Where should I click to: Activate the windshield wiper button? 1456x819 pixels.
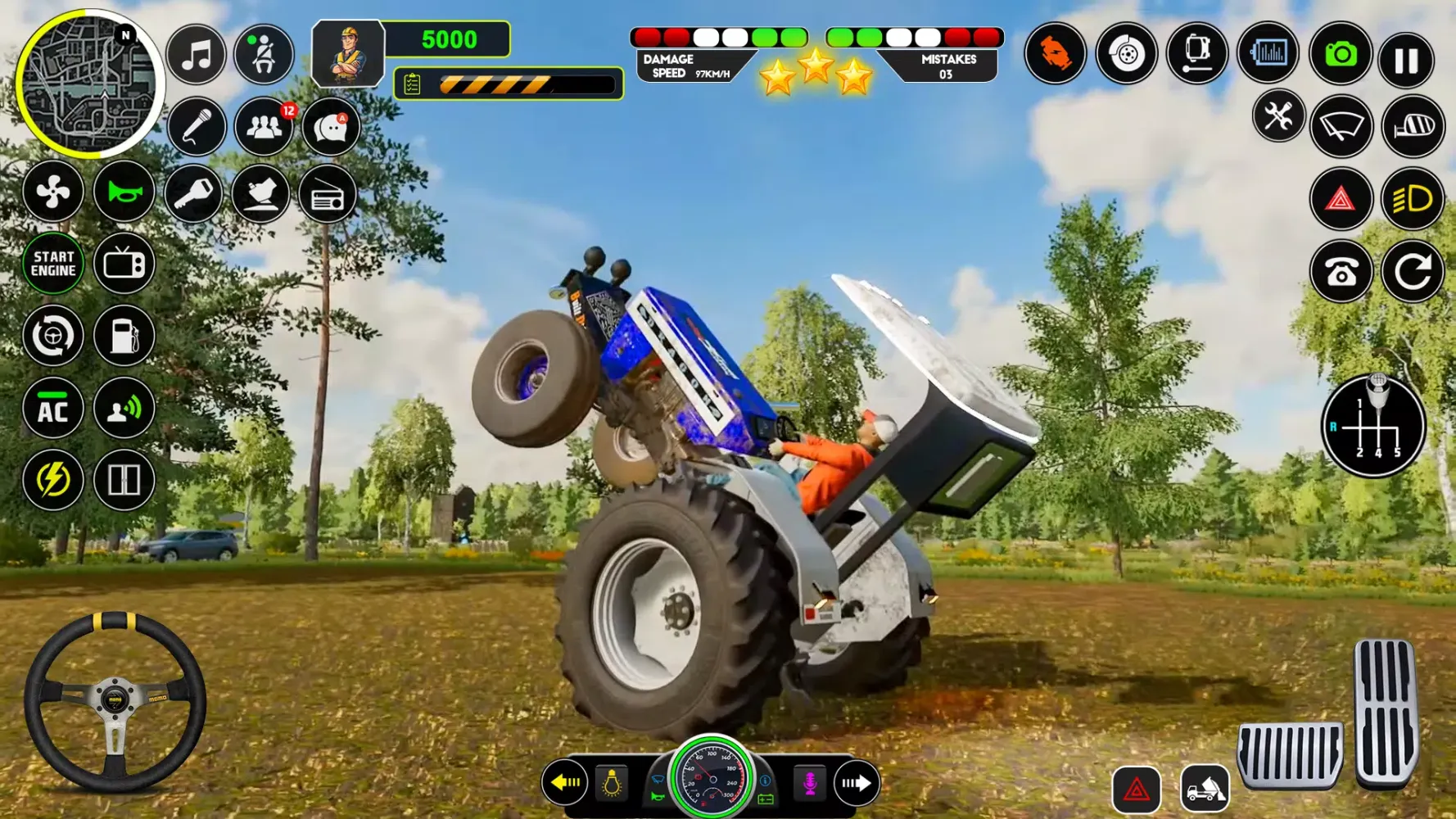pyautogui.click(x=1341, y=126)
